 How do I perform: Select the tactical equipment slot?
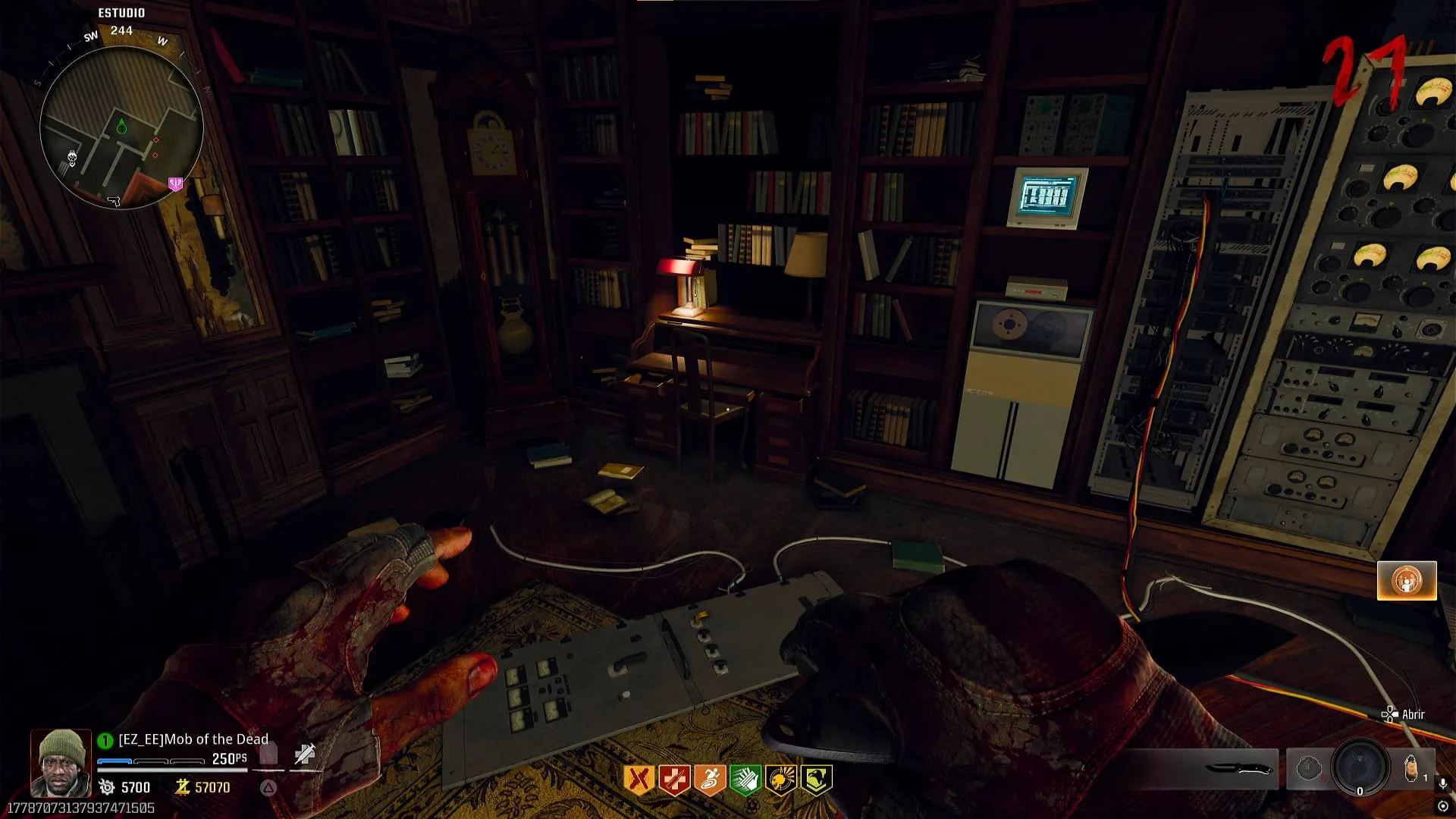coord(1309,769)
